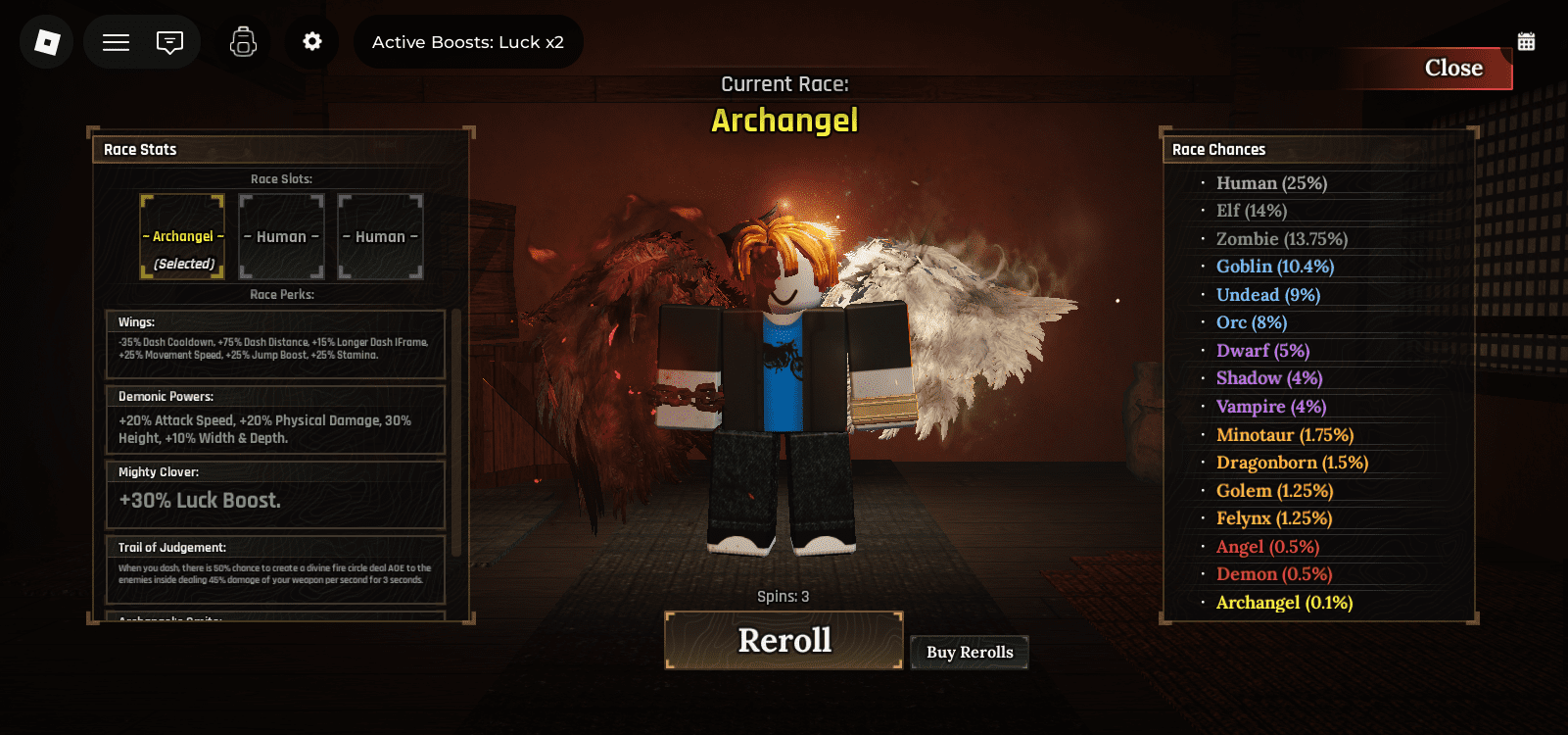
Task: Click the Spins: 3 counter
Action: click(x=783, y=595)
